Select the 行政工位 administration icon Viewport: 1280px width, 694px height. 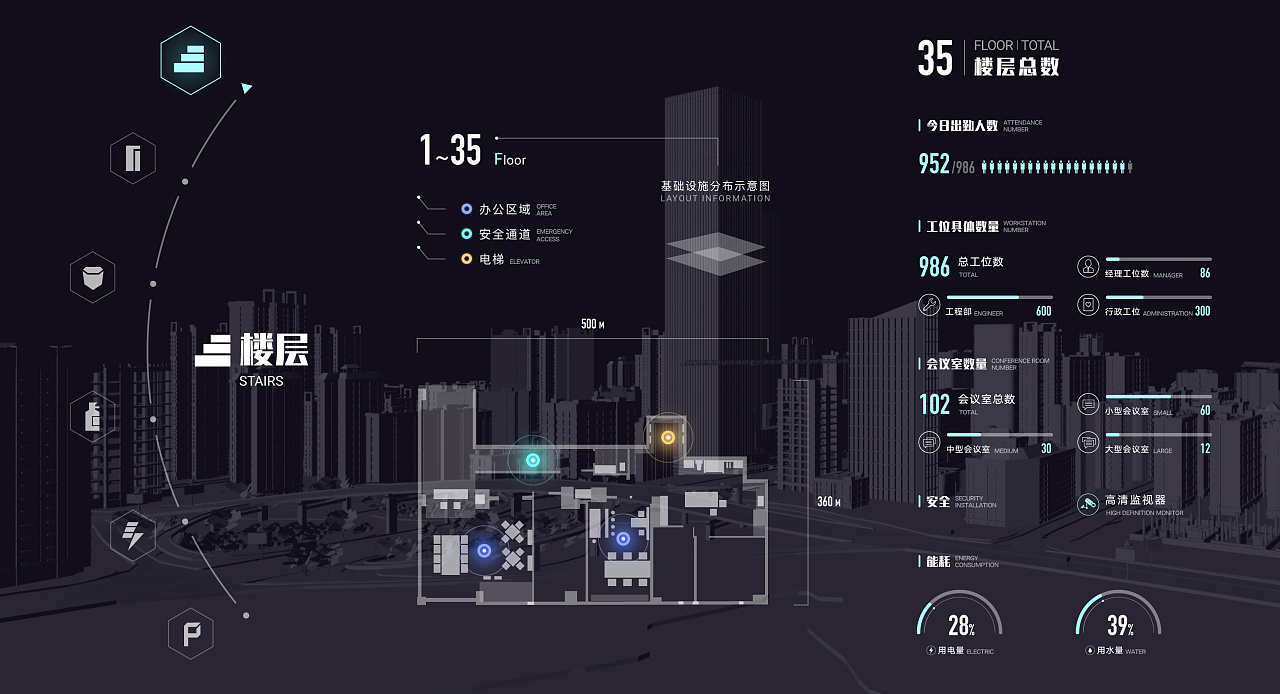click(1088, 305)
